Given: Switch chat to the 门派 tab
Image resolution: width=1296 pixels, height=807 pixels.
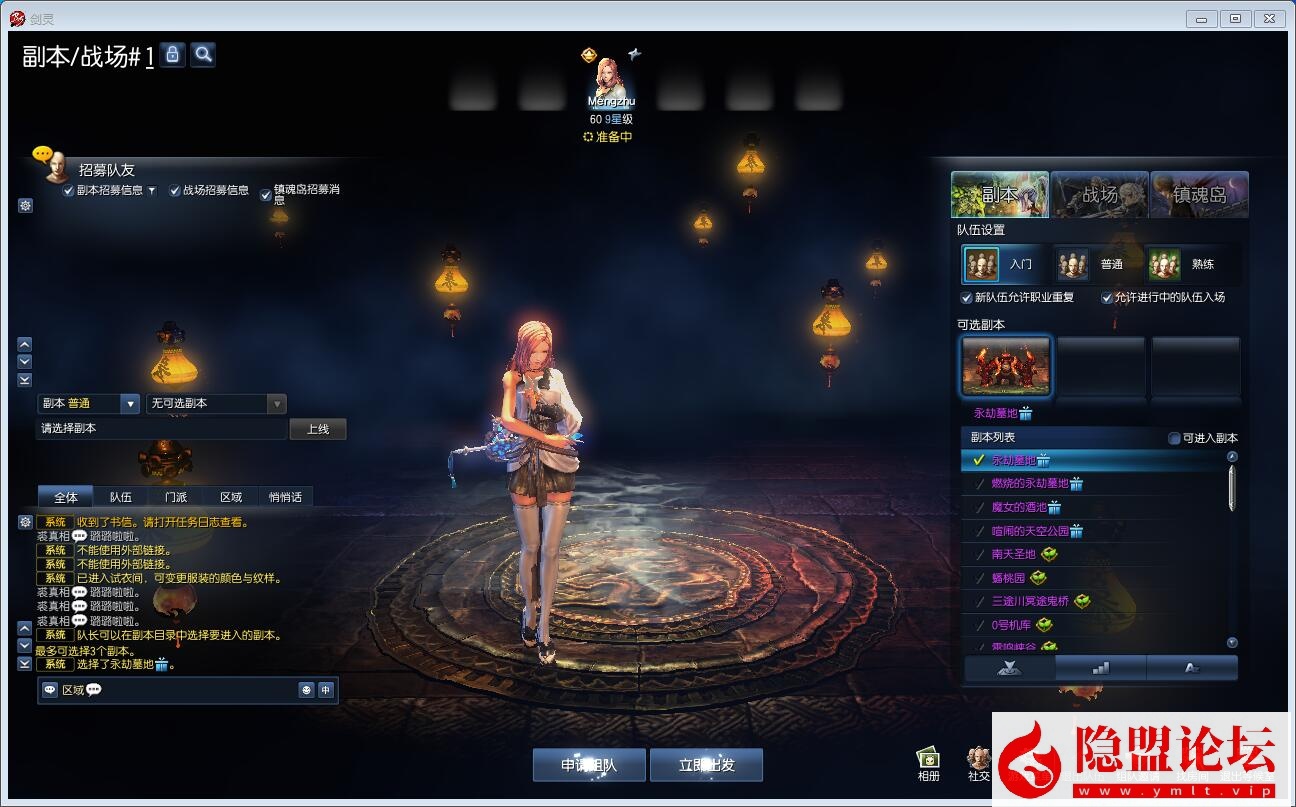Looking at the screenshot, I should pos(176,497).
